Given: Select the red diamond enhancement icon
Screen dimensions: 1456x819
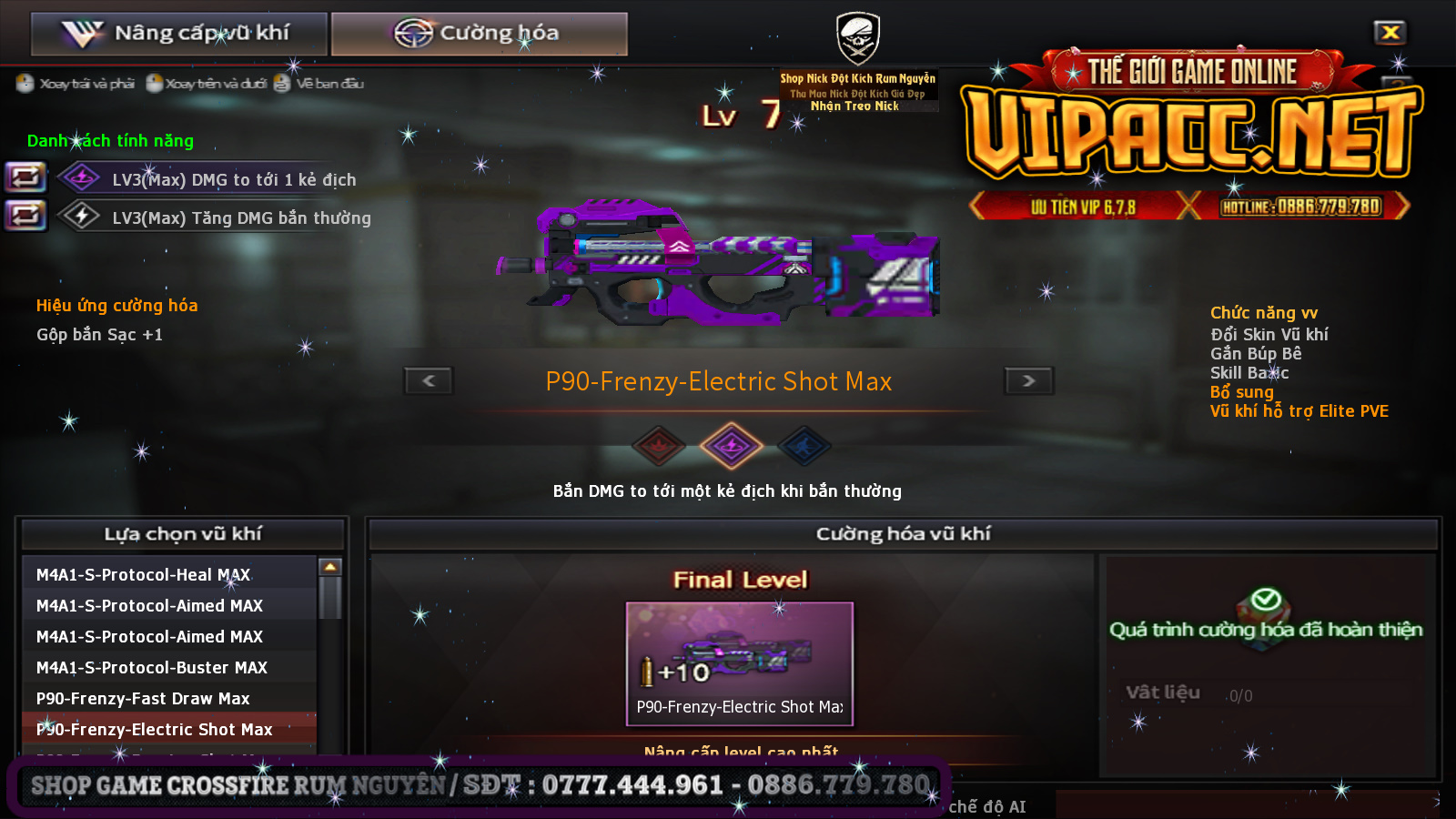Looking at the screenshot, I should (659, 446).
